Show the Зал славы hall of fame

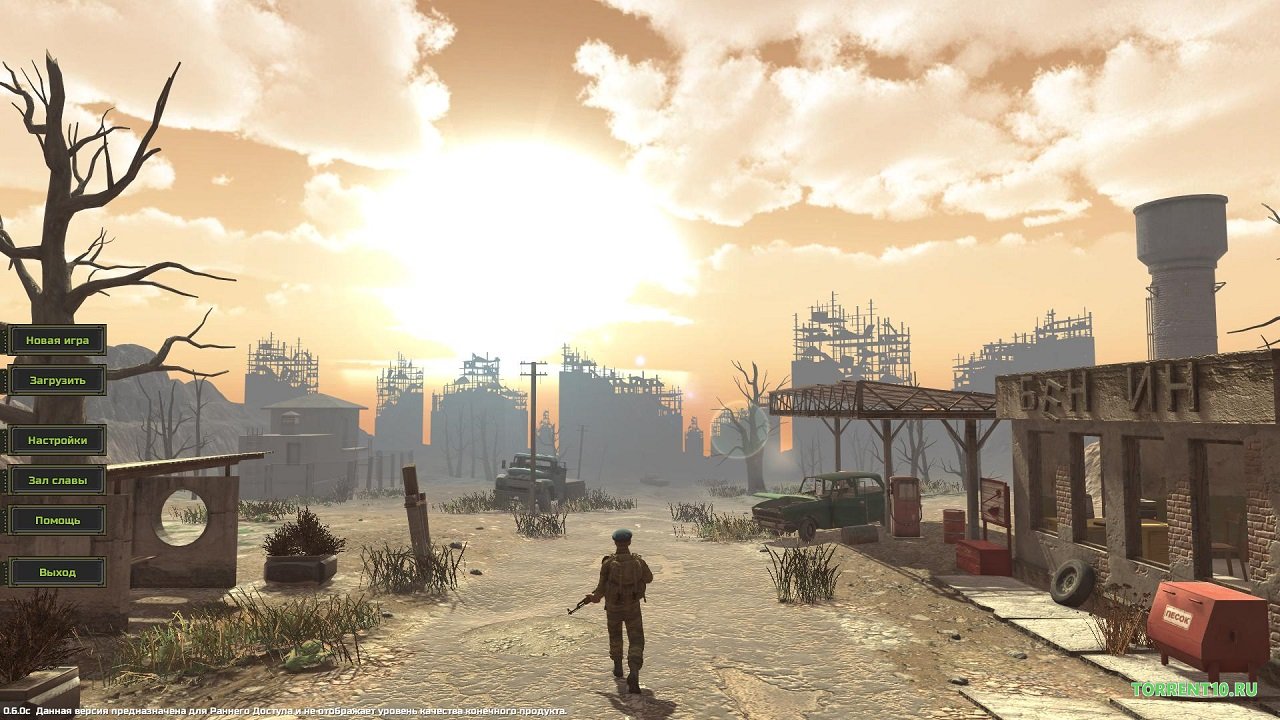[x=57, y=480]
